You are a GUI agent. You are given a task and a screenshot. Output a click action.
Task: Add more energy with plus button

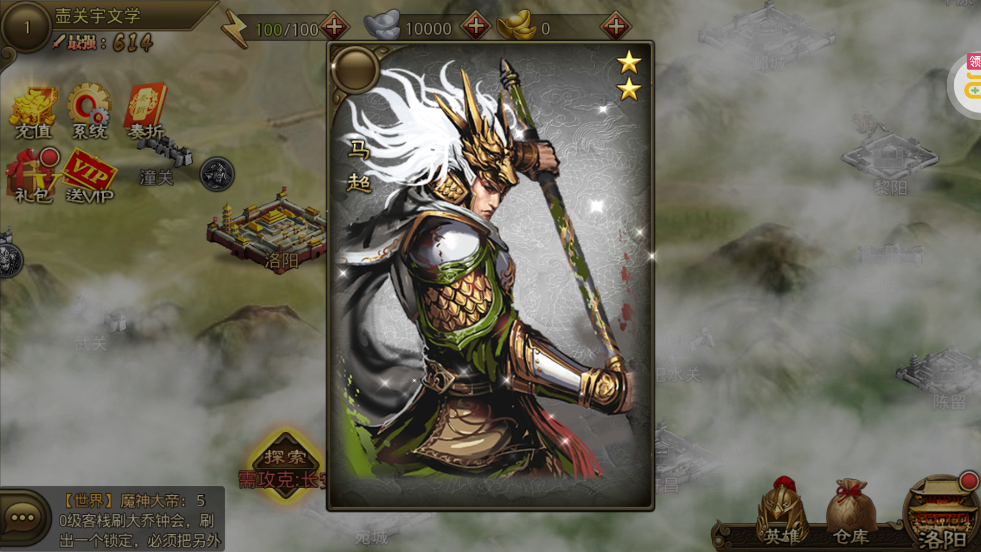click(x=335, y=27)
